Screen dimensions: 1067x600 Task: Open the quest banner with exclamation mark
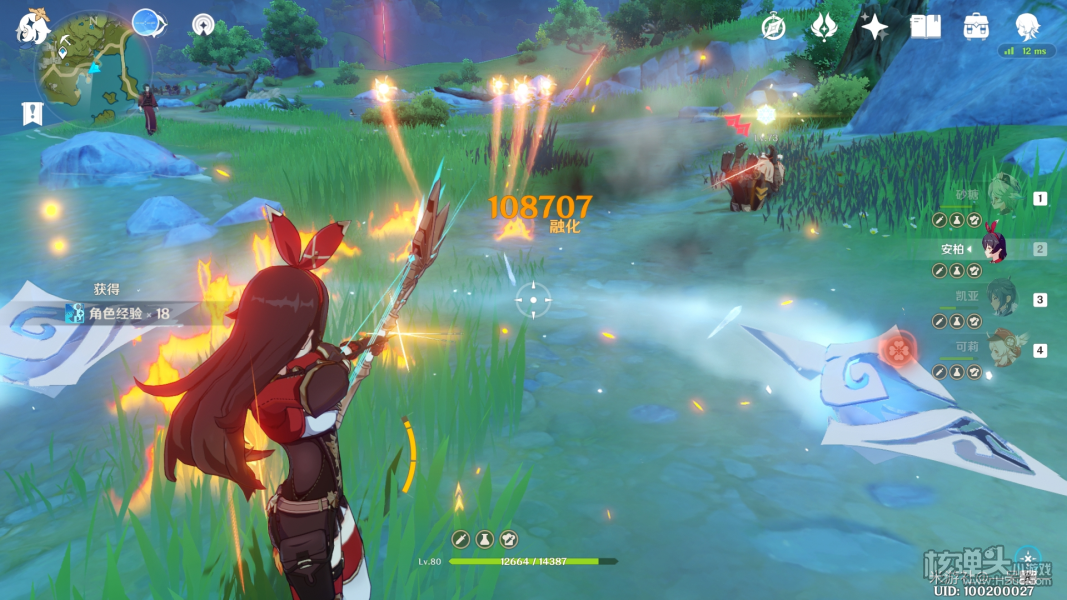pyautogui.click(x=32, y=113)
